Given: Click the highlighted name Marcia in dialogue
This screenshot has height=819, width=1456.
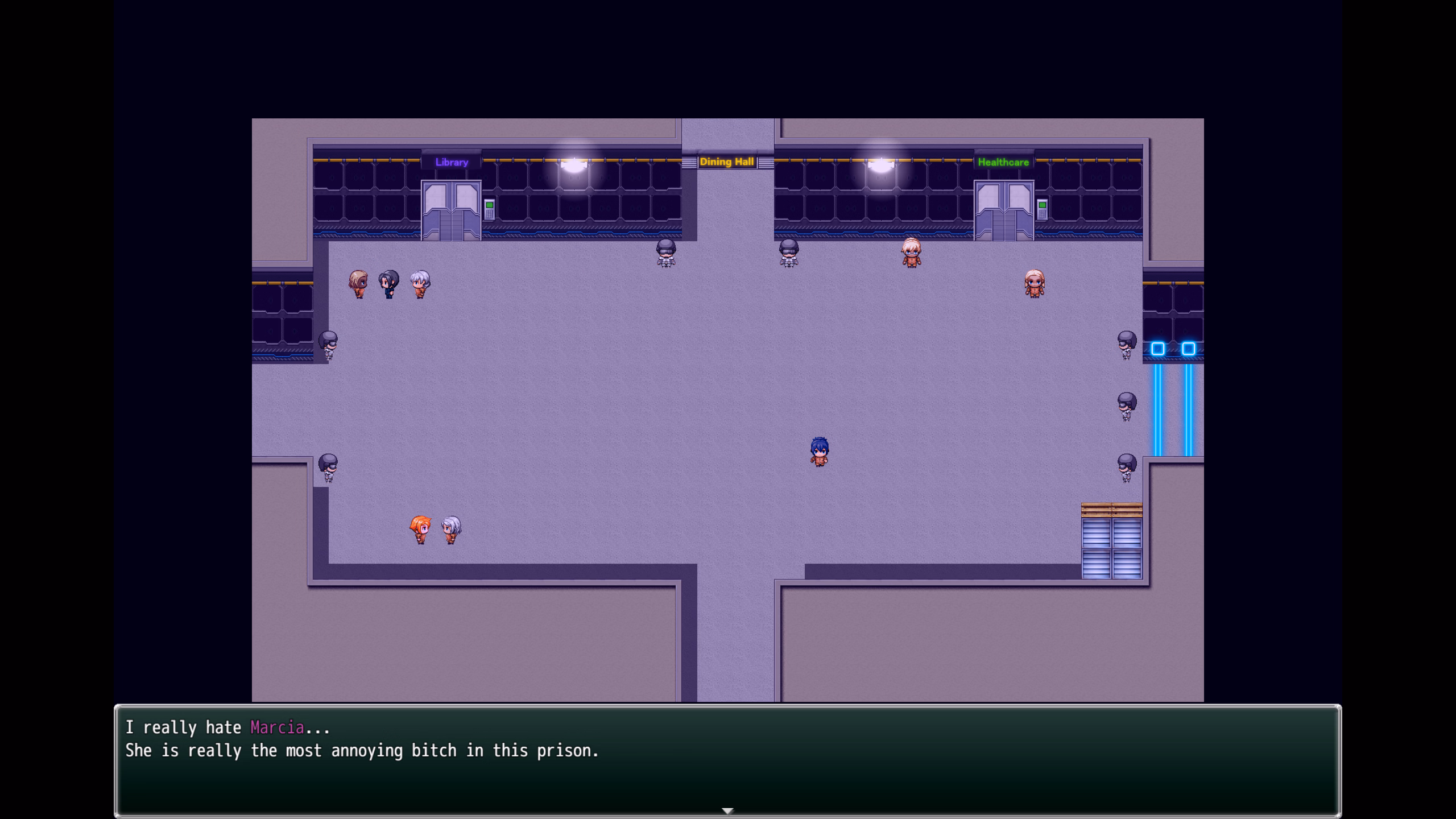Looking at the screenshot, I should coord(276,727).
